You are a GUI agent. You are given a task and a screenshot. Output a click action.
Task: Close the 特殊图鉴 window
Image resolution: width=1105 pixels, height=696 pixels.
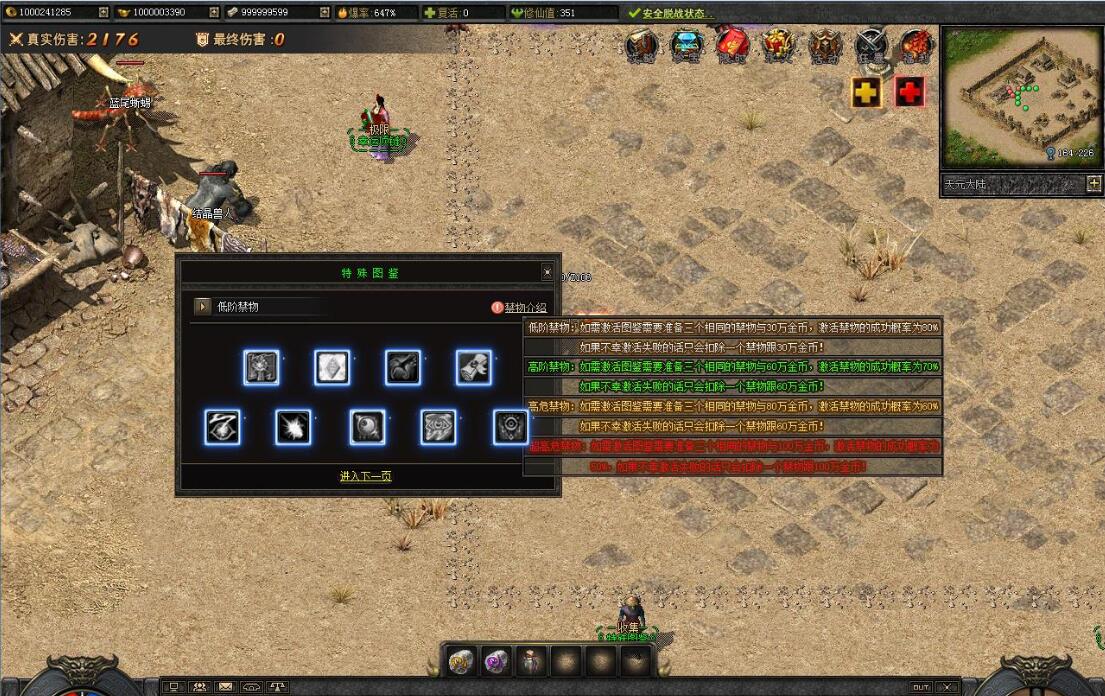point(547,272)
